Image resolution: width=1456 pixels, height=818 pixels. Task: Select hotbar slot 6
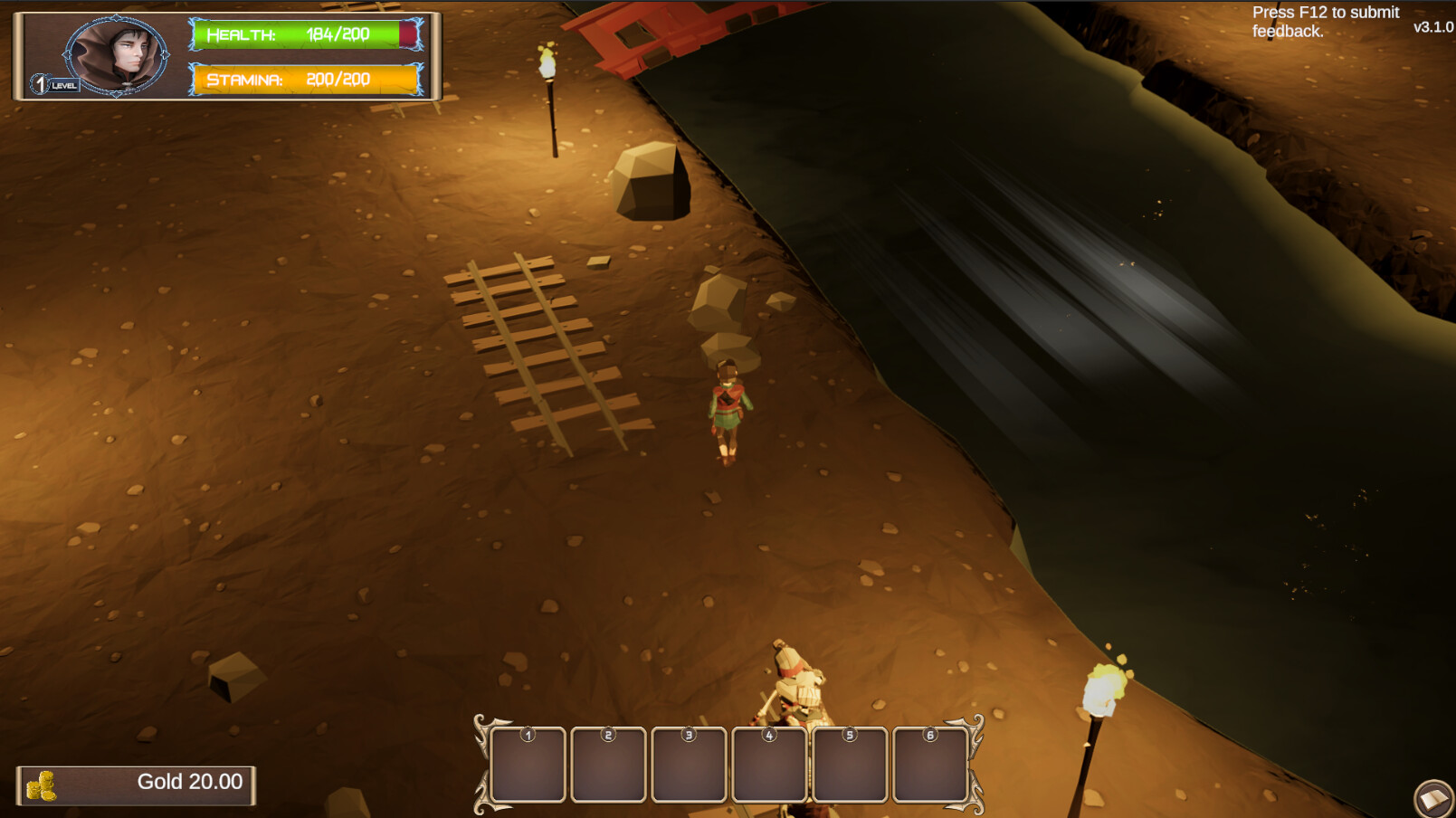point(928,765)
